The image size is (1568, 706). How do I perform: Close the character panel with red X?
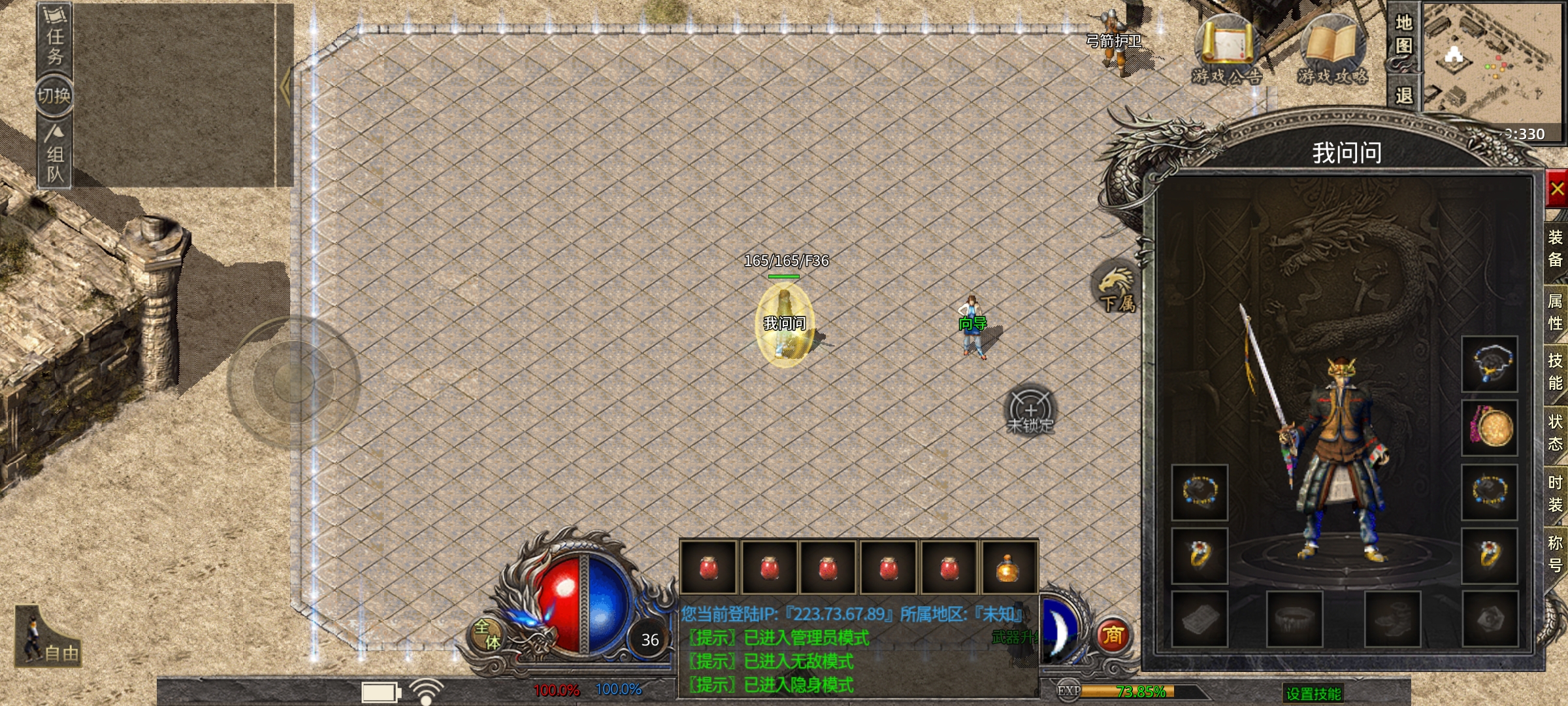click(x=1557, y=190)
